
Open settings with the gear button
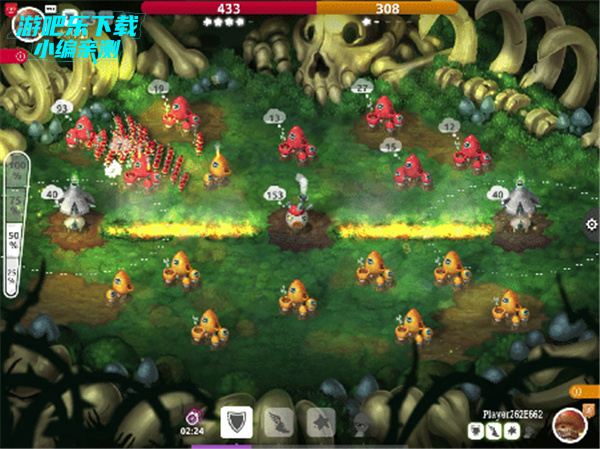[590, 223]
